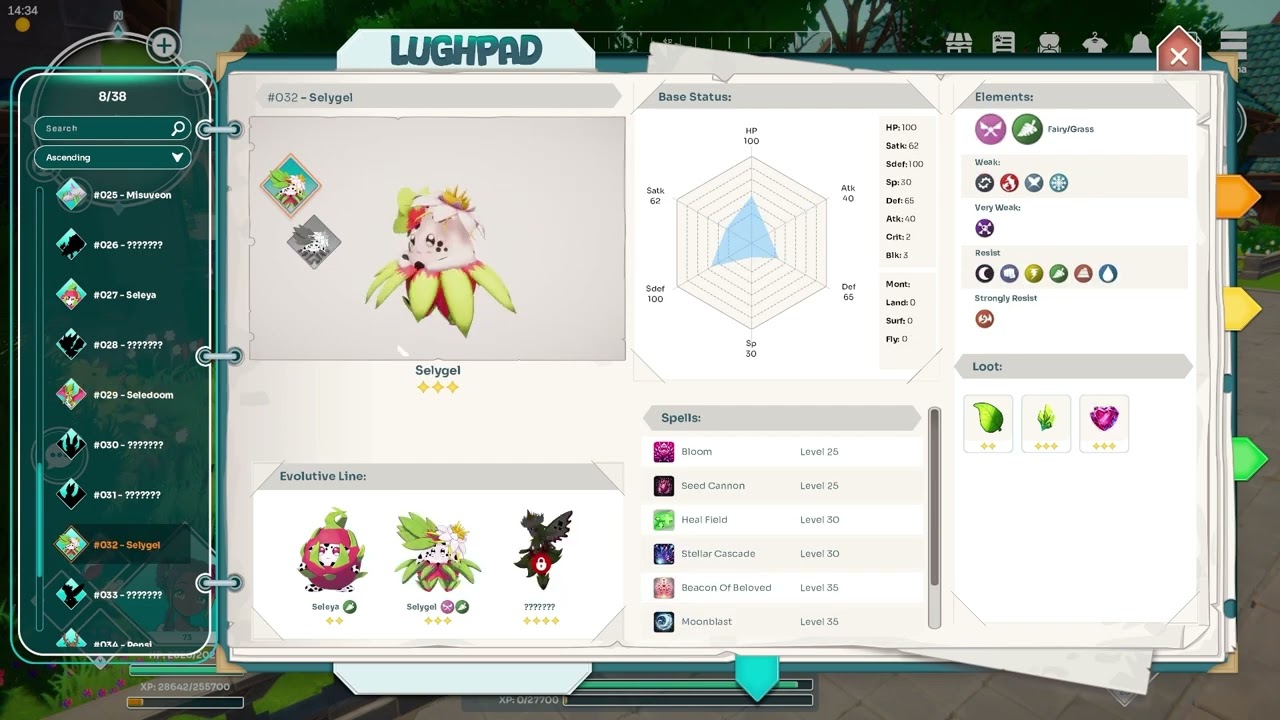Select the Fairy element icon next to Fairy/Grass
The image size is (1280, 720).
click(x=989, y=129)
